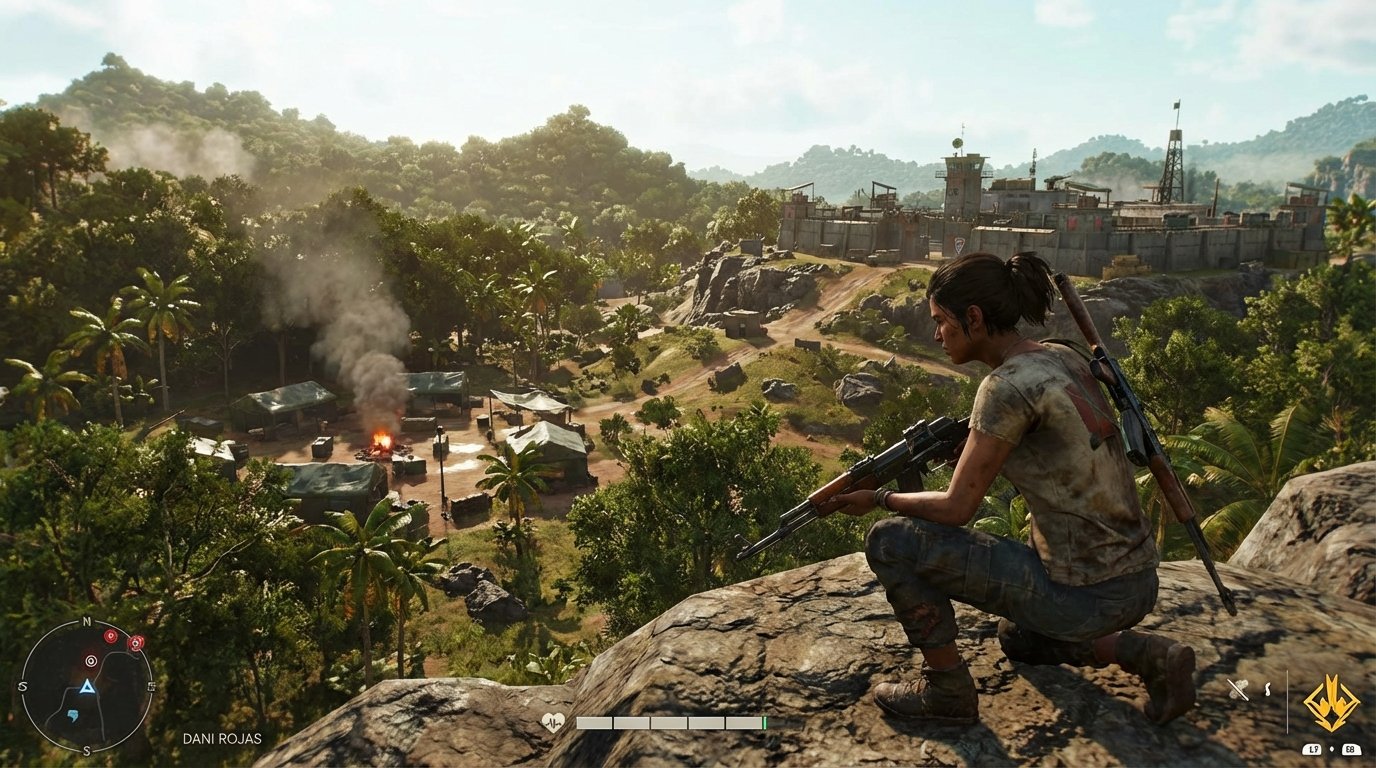Image resolution: width=1376 pixels, height=768 pixels.
Task: Click the leftmost red enemy marker on the minimap
Action: click(110, 636)
